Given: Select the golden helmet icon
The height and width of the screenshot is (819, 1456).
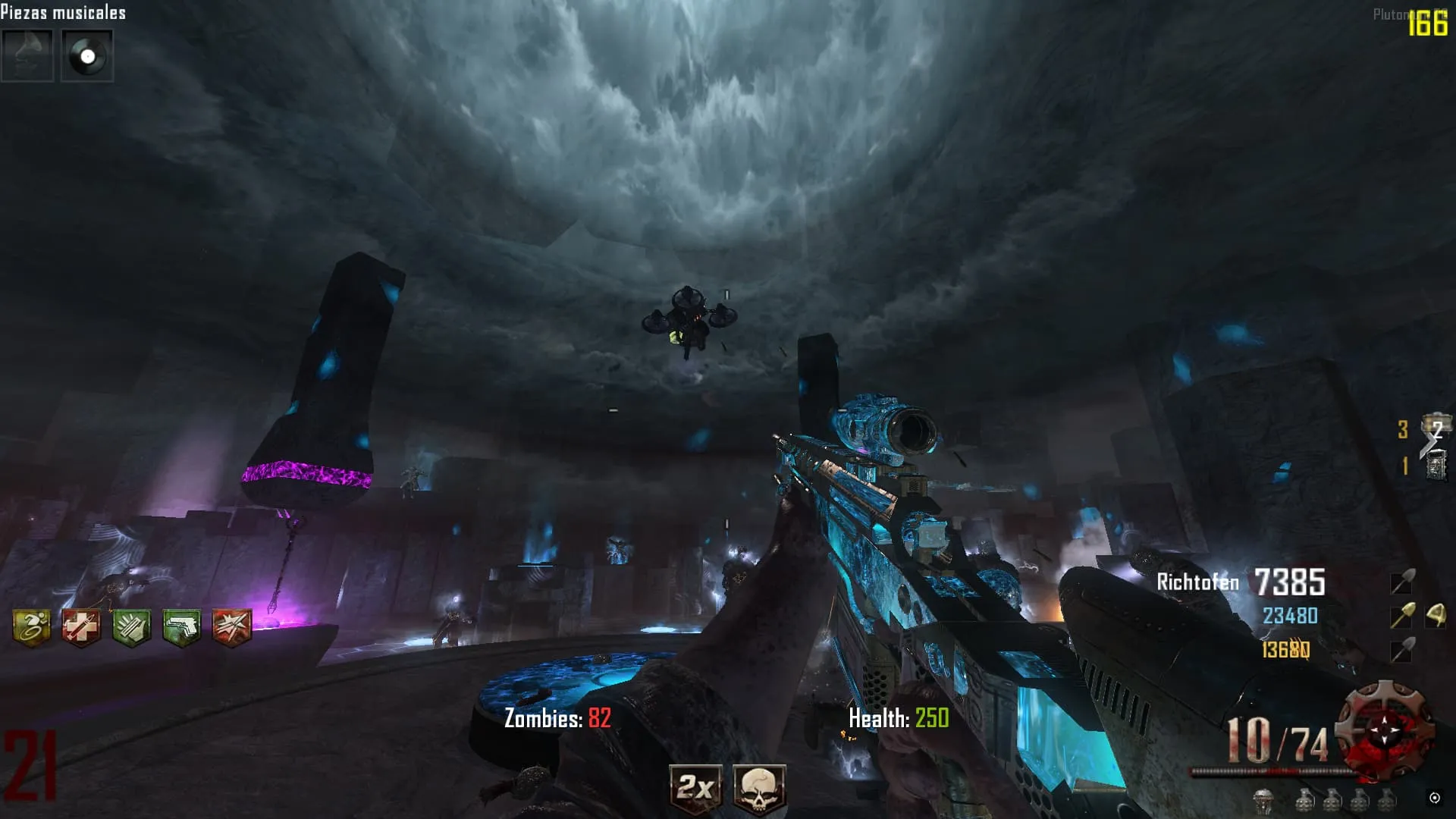Looking at the screenshot, I should coord(1435,616).
